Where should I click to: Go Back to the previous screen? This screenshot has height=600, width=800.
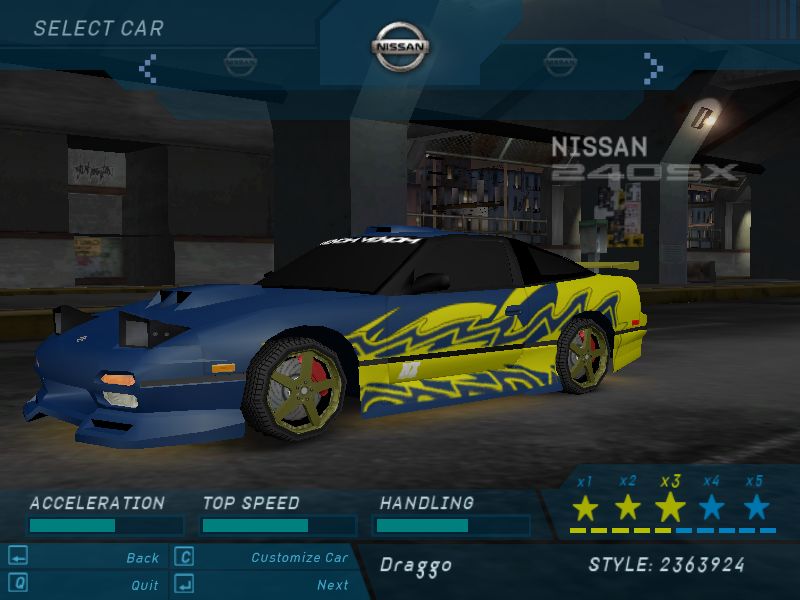142,558
